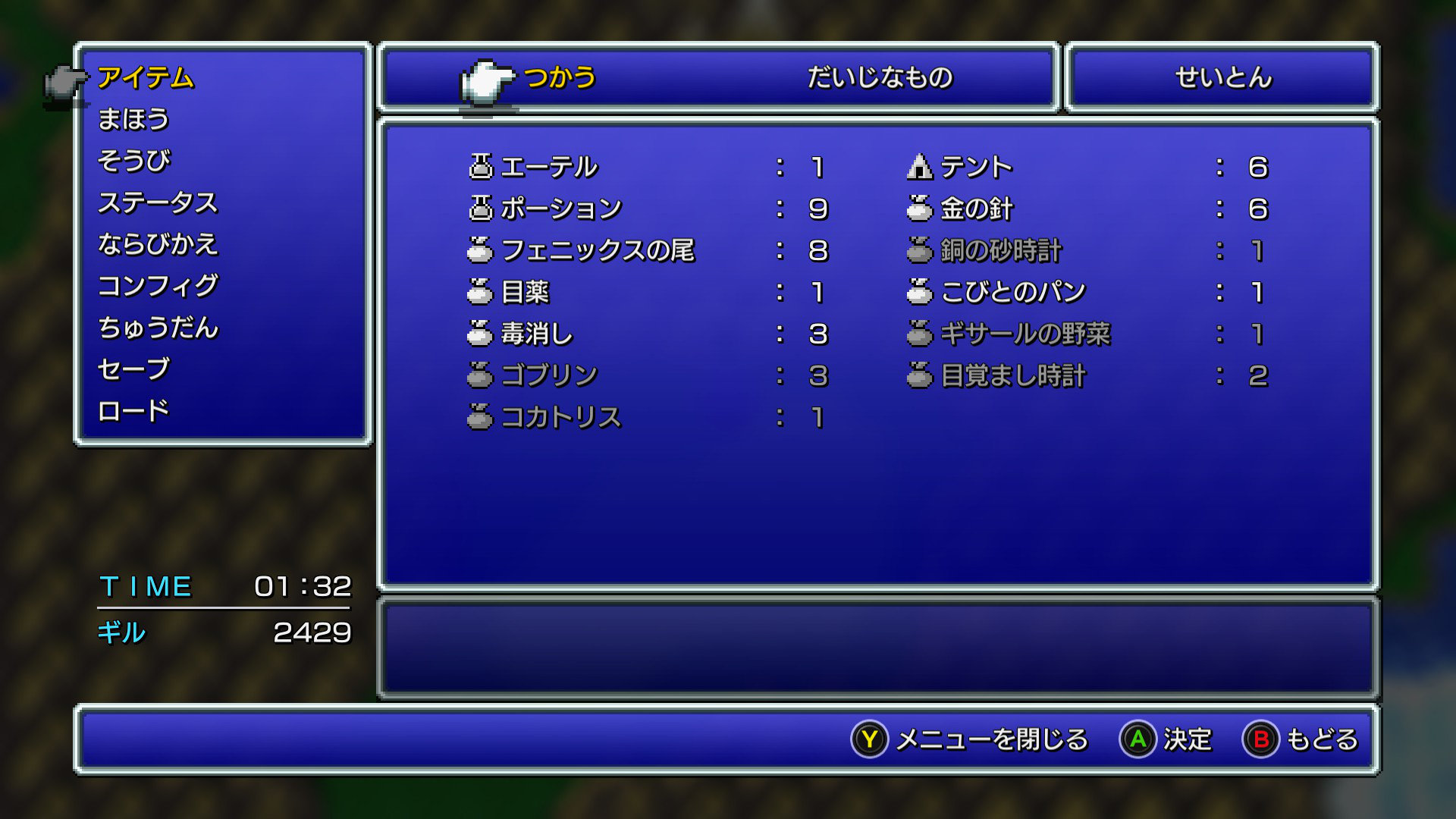Screen dimensions: 1456x819
Task: Select ちゅうだん menu option
Action: point(158,328)
